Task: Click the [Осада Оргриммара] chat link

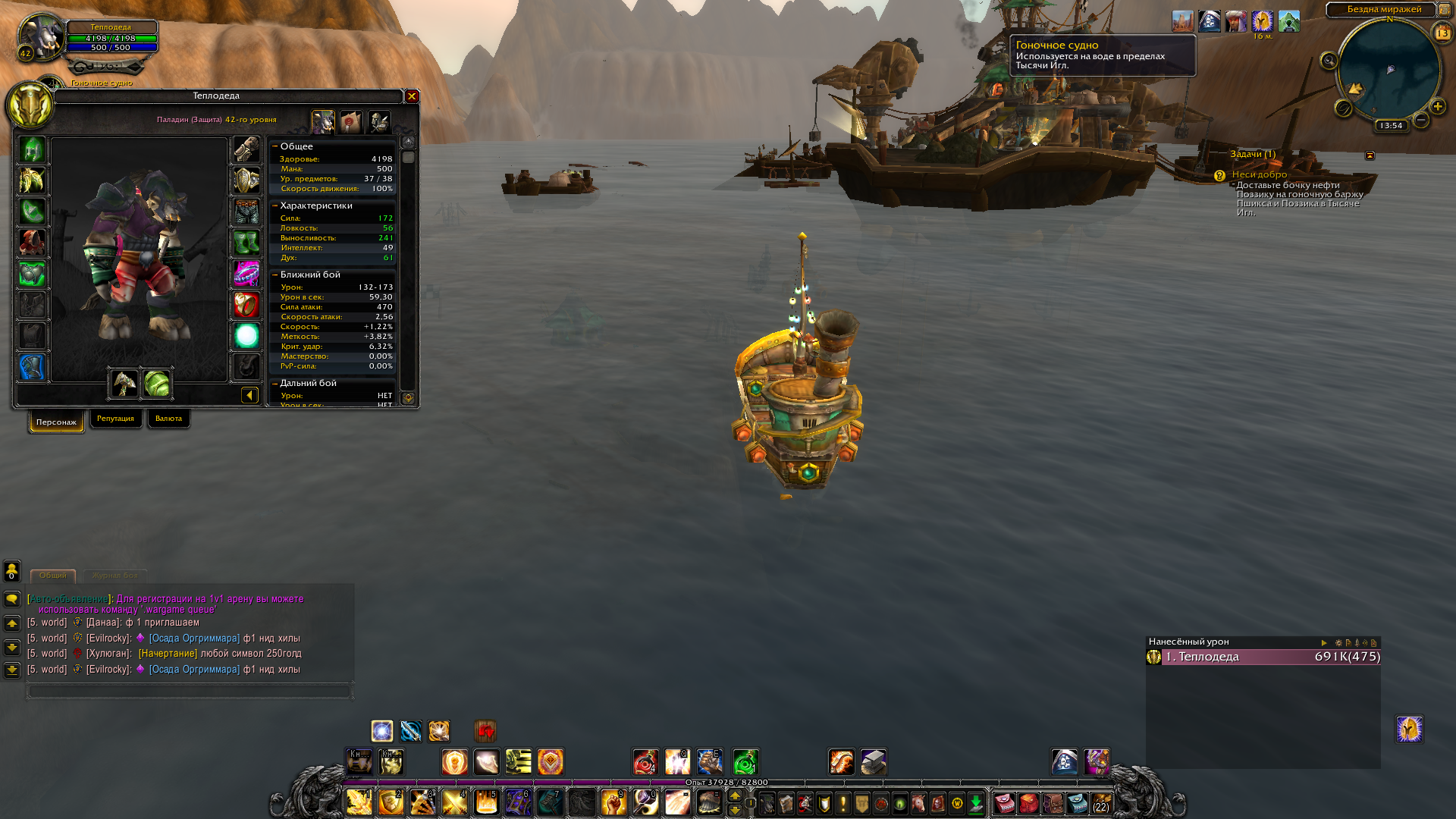Action: 194,638
